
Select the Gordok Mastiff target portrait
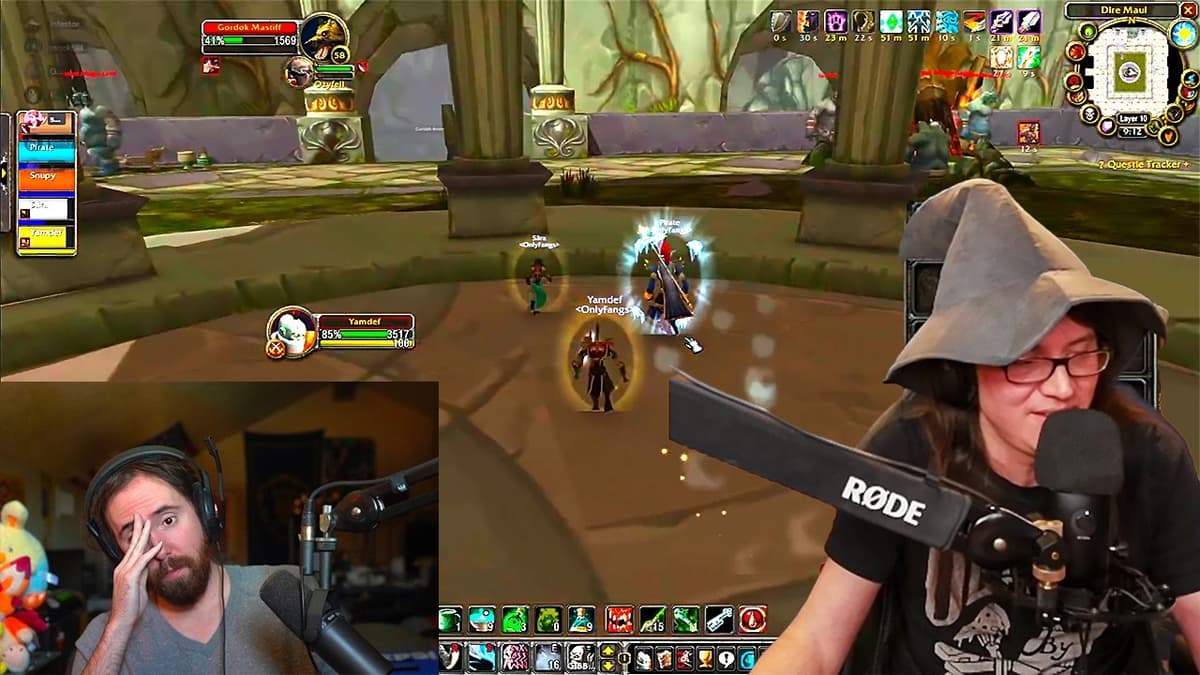(323, 38)
